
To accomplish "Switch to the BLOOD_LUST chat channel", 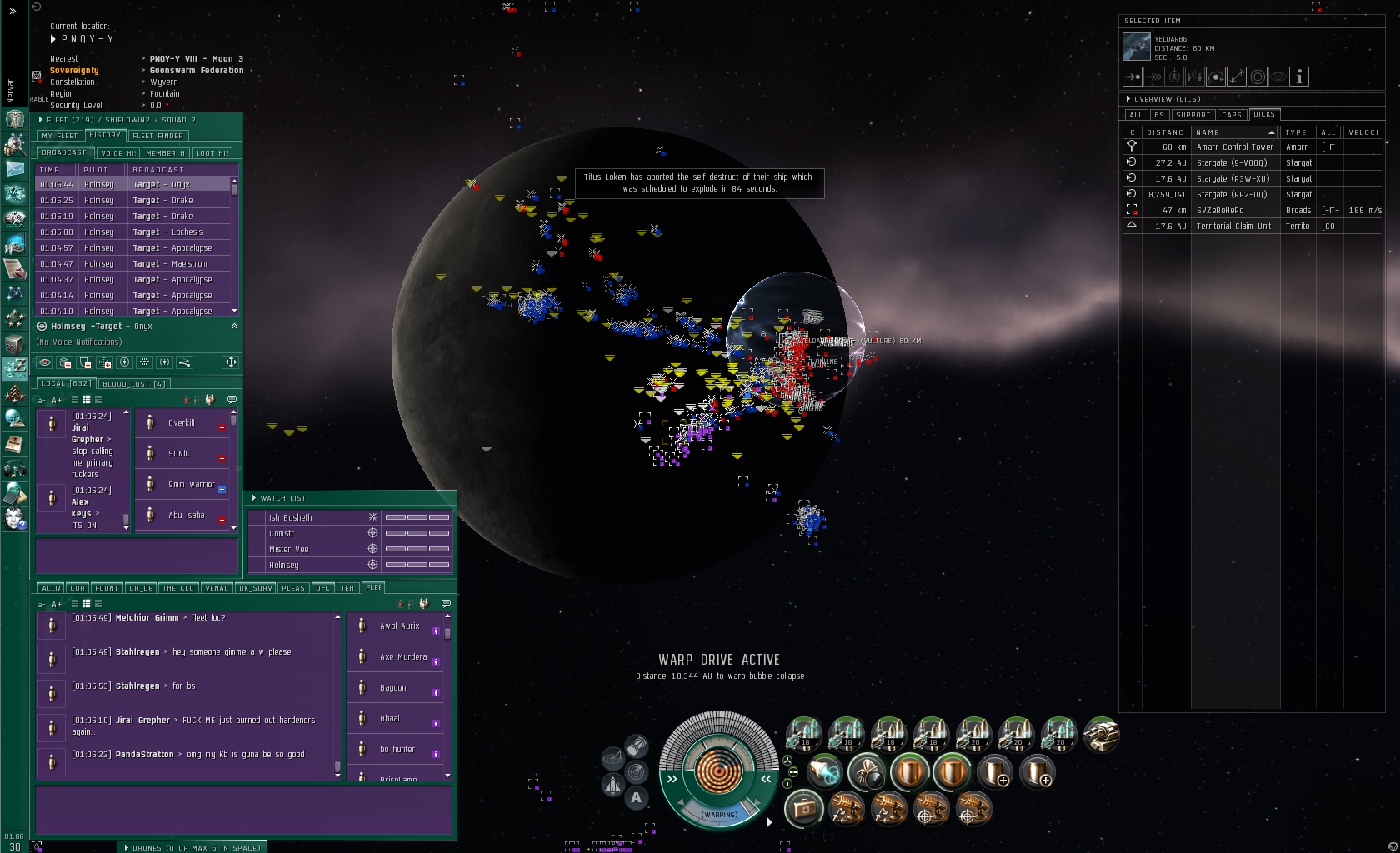I will [133, 384].
